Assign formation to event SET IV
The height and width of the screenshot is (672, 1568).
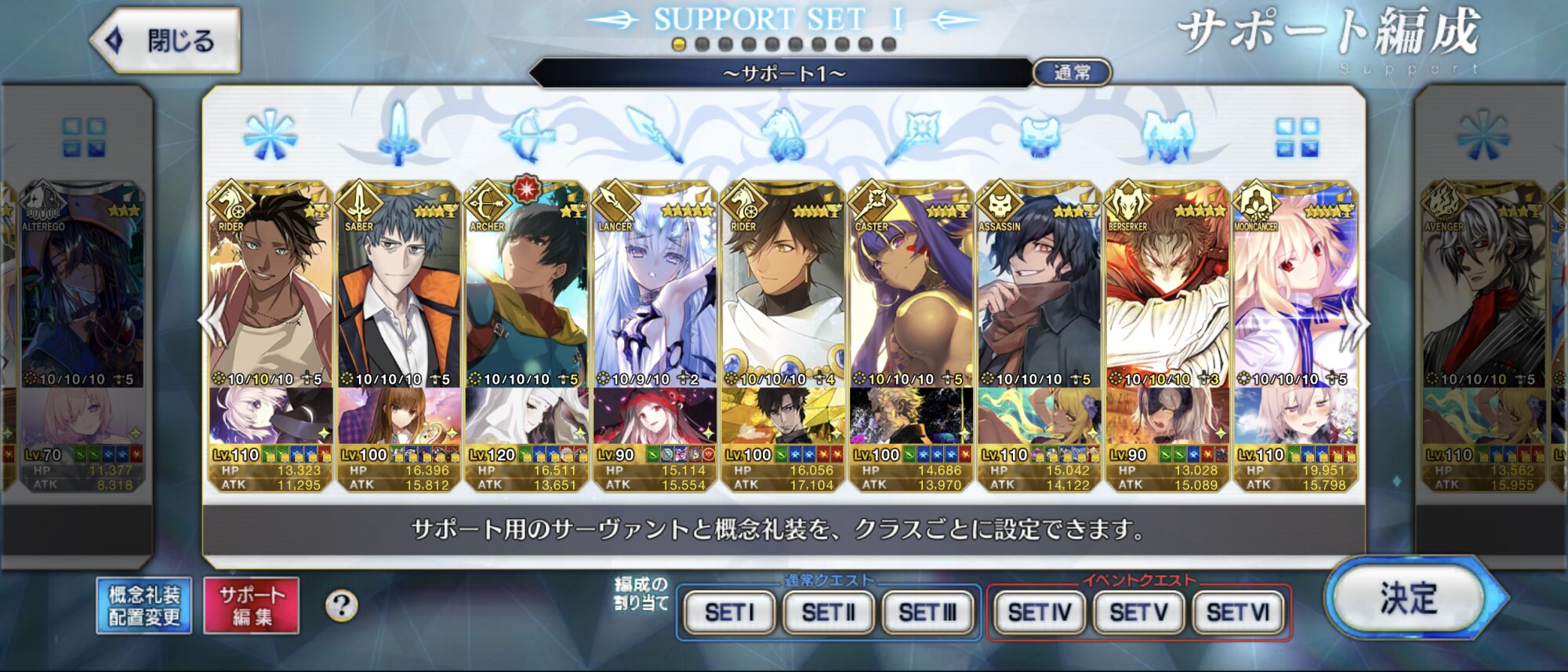click(x=1040, y=612)
